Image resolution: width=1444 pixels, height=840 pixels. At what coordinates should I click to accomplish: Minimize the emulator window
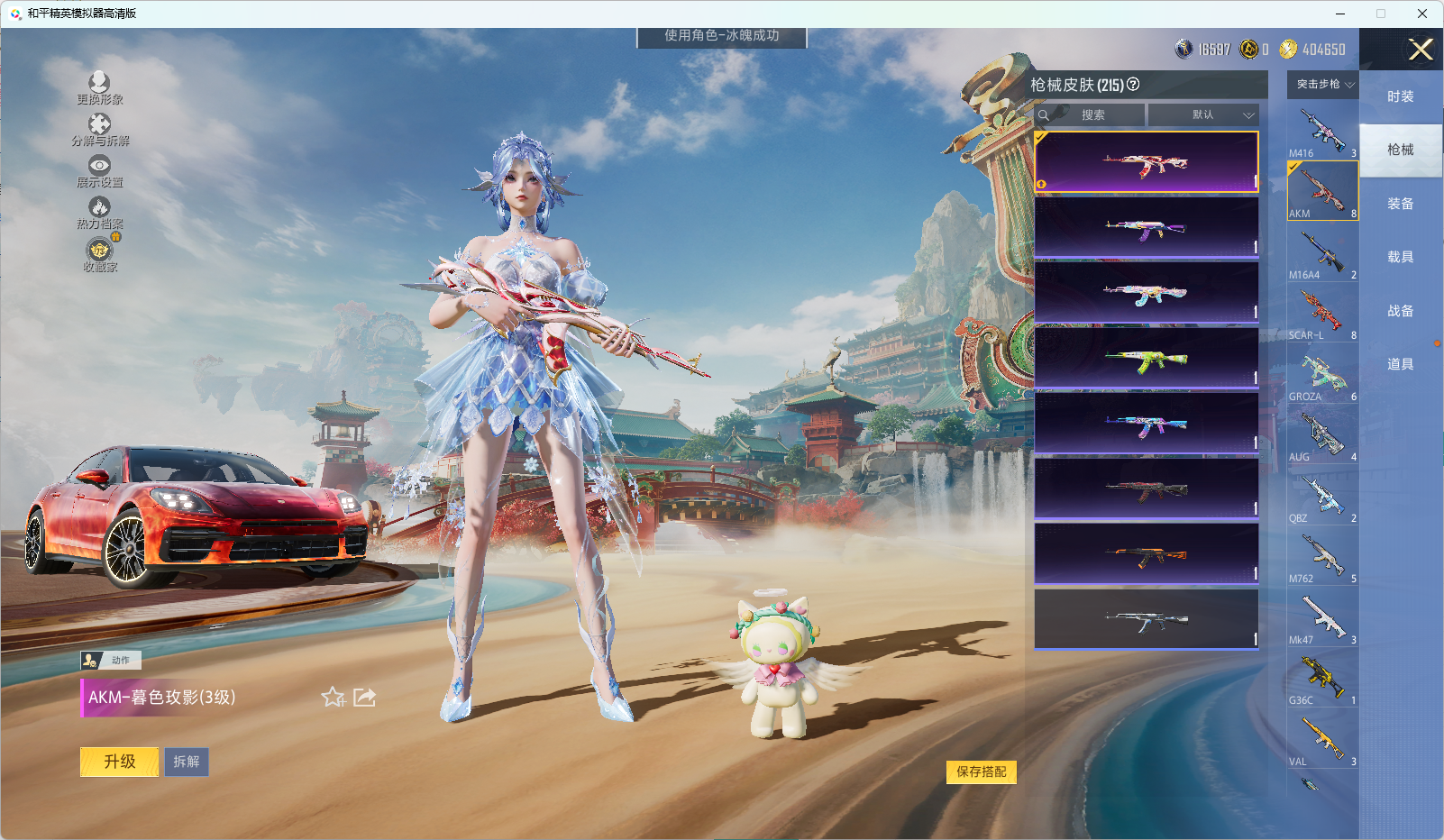pos(1340,14)
